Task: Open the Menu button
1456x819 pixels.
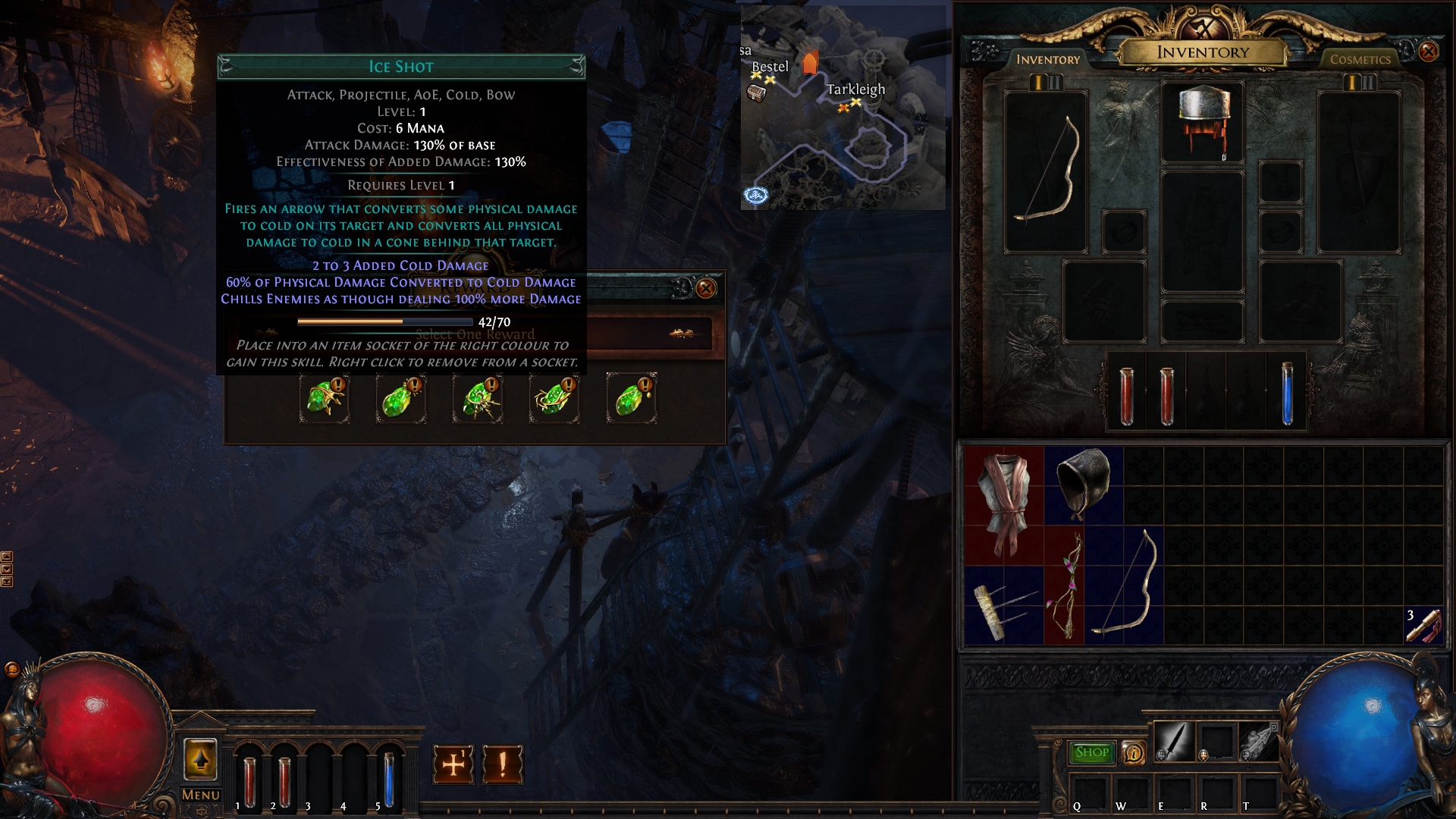Action: point(200,795)
